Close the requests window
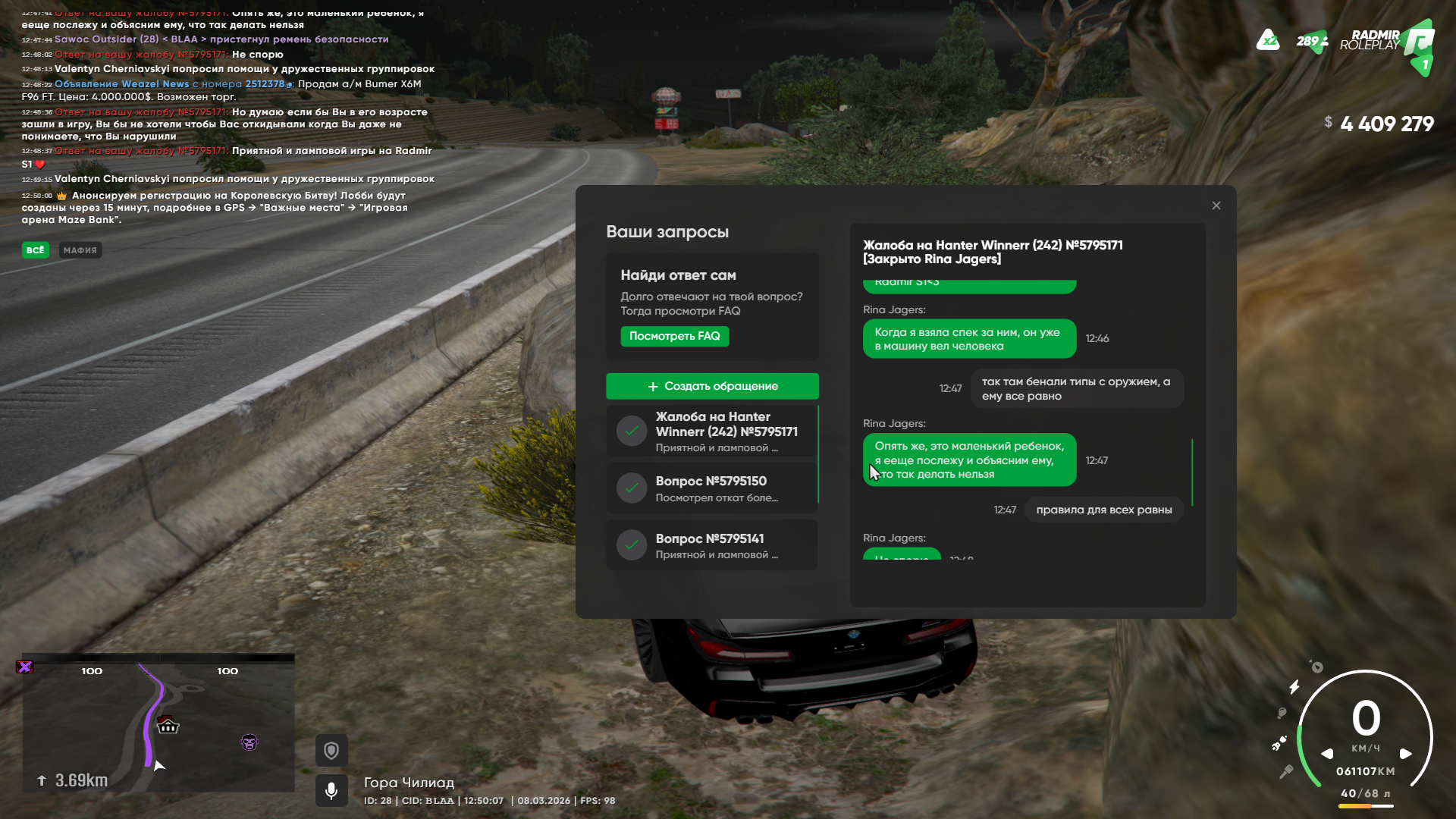Viewport: 1456px width, 819px height. tap(1216, 206)
